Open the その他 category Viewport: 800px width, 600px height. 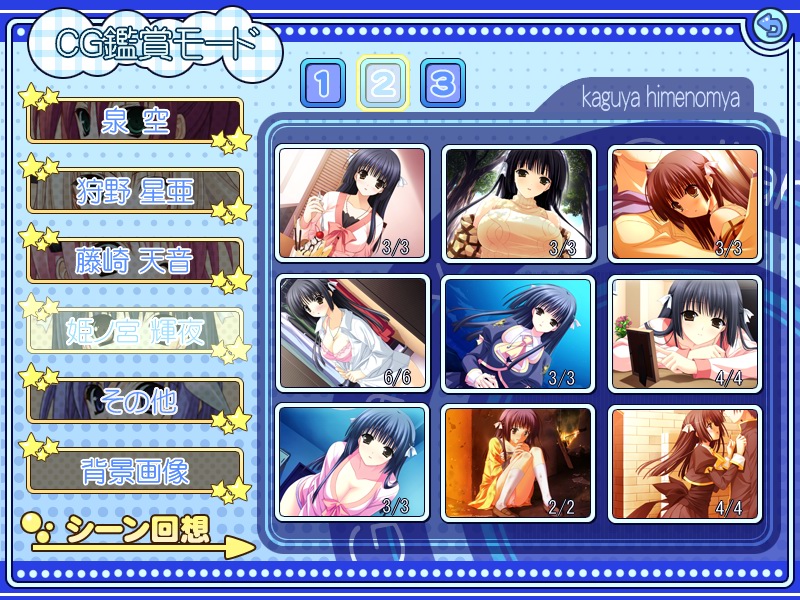pos(135,401)
